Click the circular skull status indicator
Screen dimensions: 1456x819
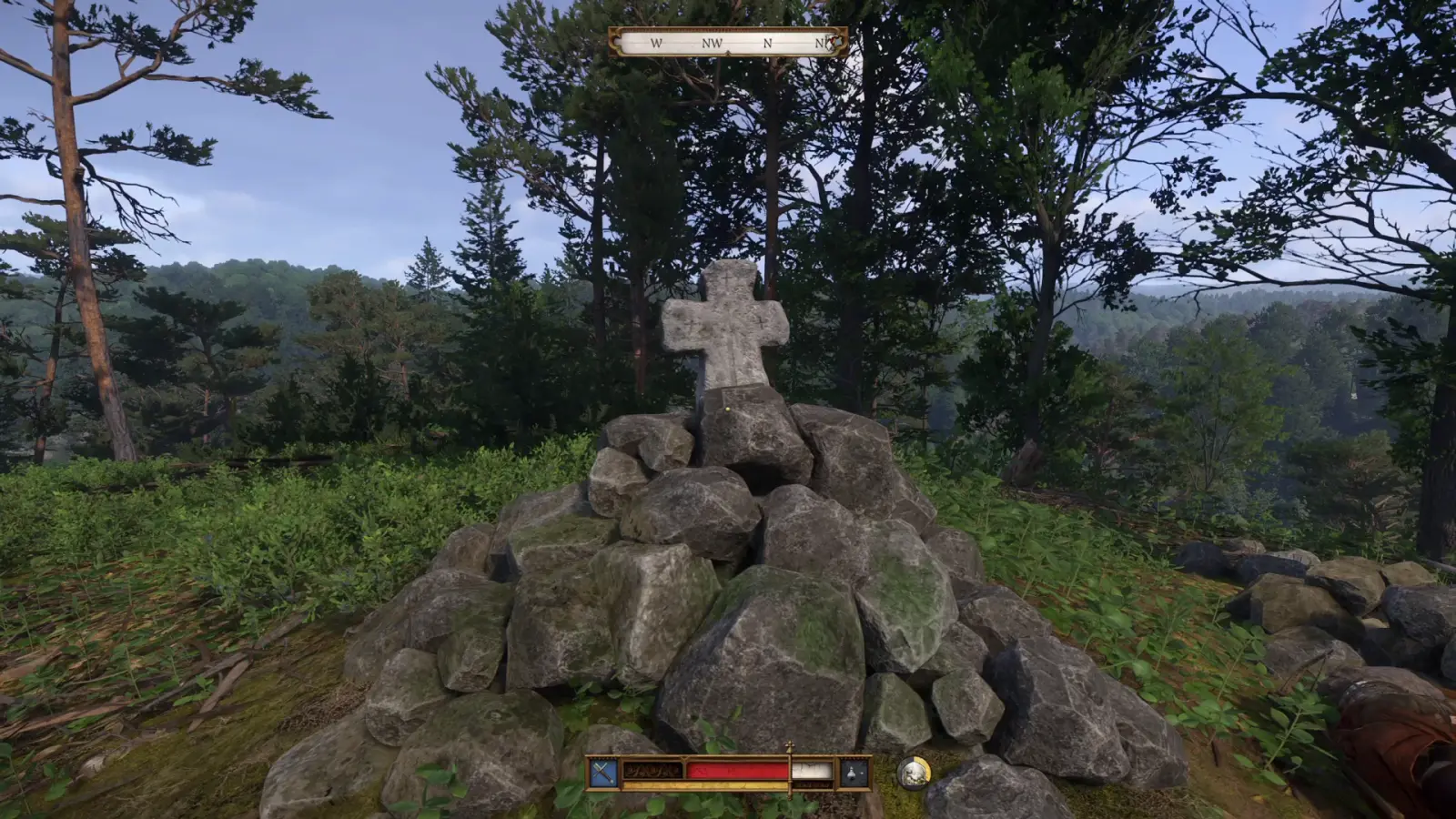point(915,774)
